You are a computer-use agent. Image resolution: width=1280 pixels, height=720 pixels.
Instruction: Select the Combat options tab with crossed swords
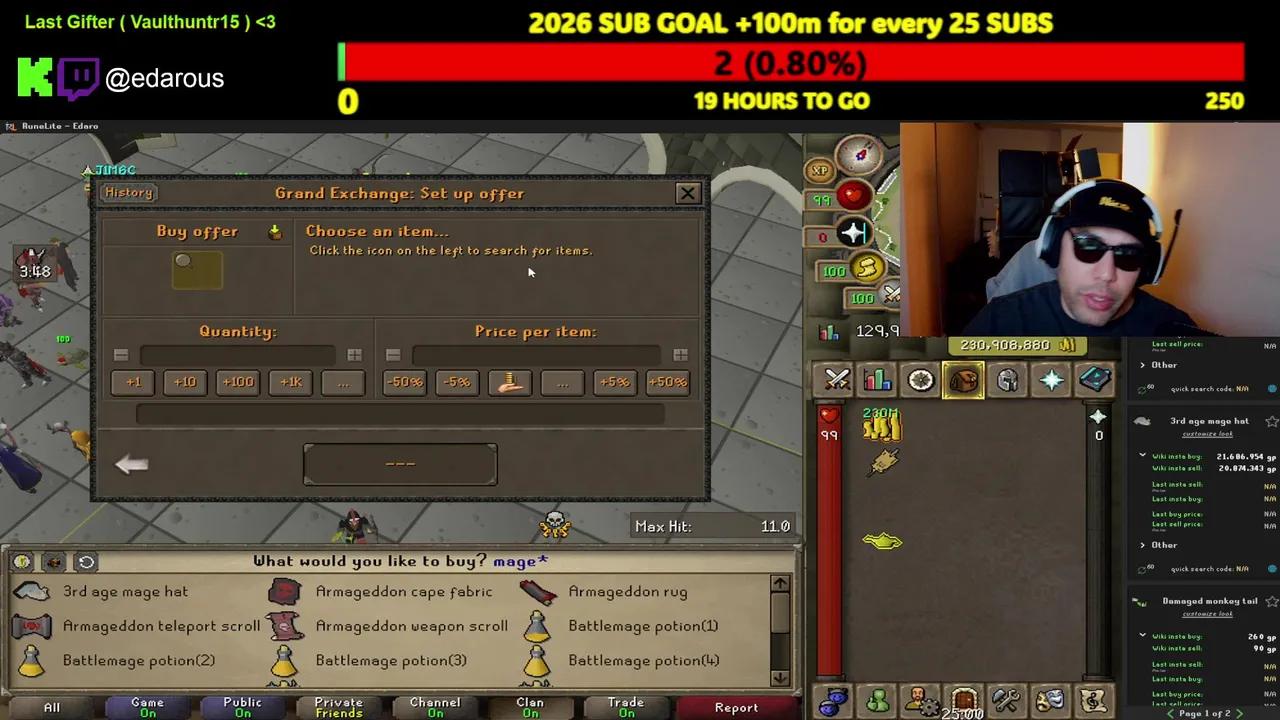click(x=837, y=380)
